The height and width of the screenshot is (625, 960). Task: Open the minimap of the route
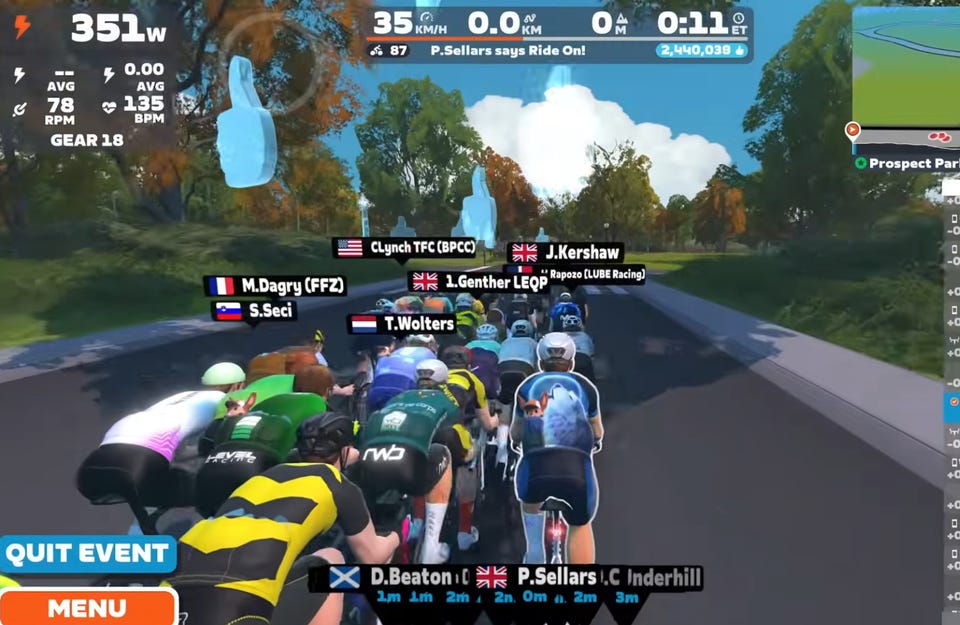click(x=906, y=65)
